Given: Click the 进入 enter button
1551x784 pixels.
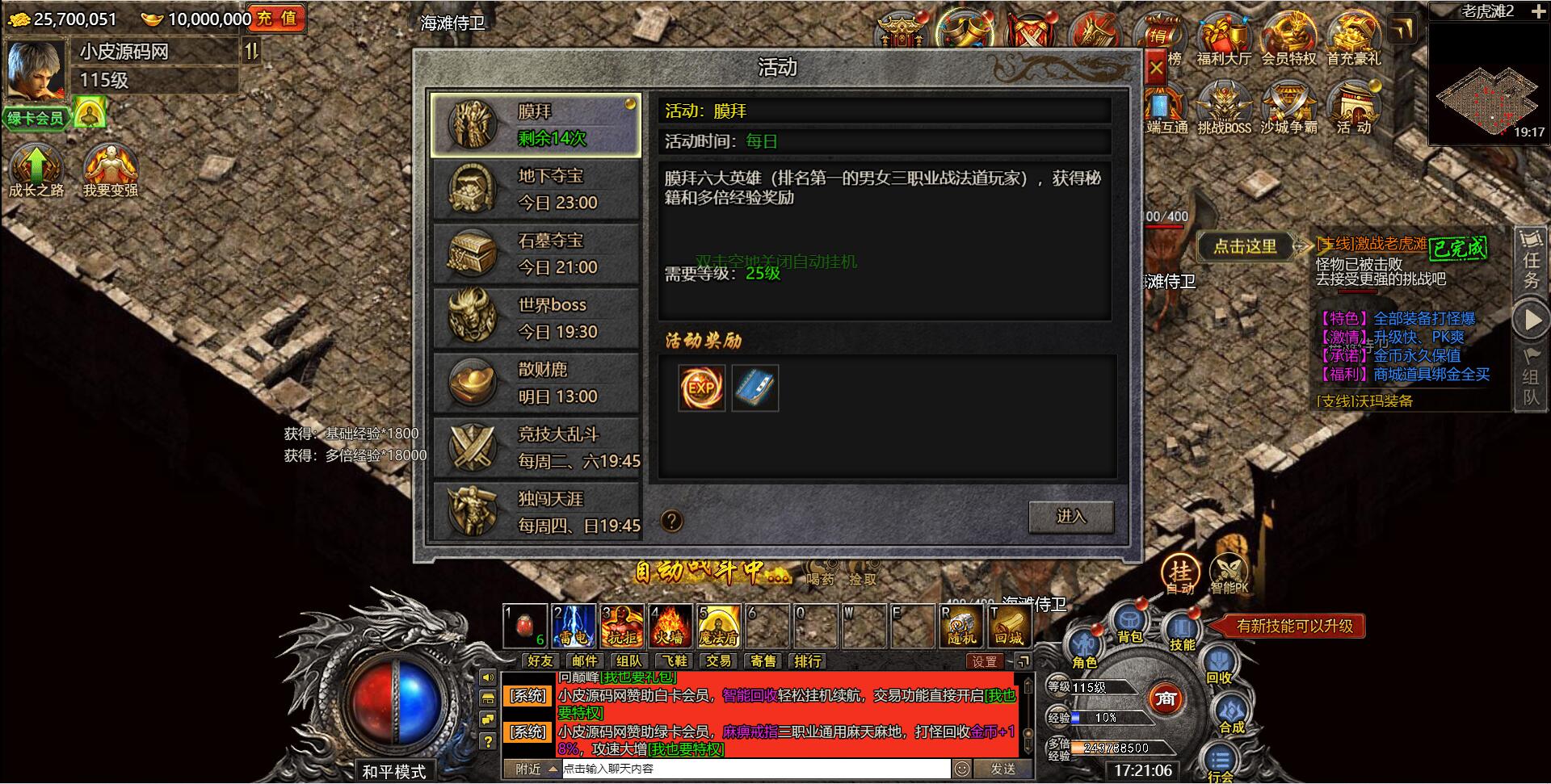Looking at the screenshot, I should (x=1072, y=517).
